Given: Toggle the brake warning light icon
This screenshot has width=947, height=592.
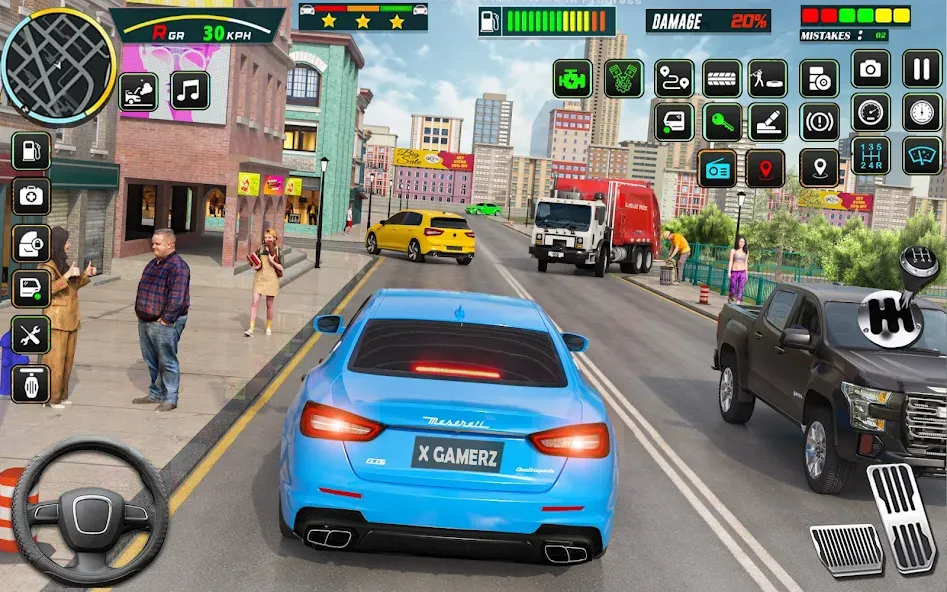Looking at the screenshot, I should 819,122.
